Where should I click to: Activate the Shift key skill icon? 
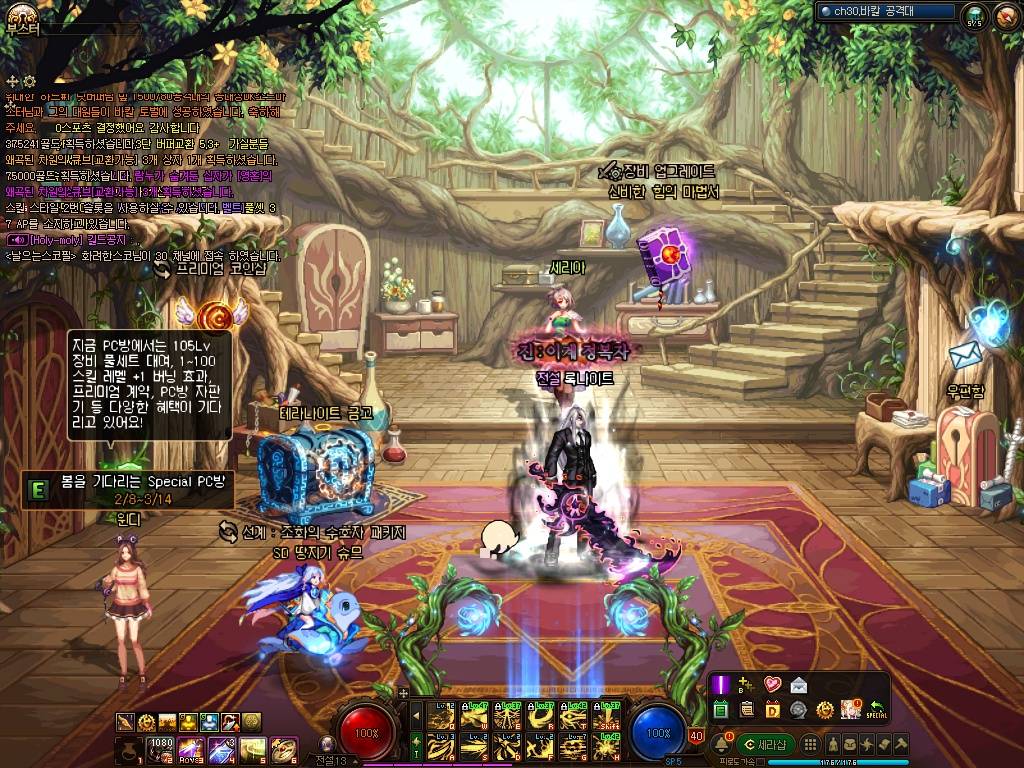(606, 716)
